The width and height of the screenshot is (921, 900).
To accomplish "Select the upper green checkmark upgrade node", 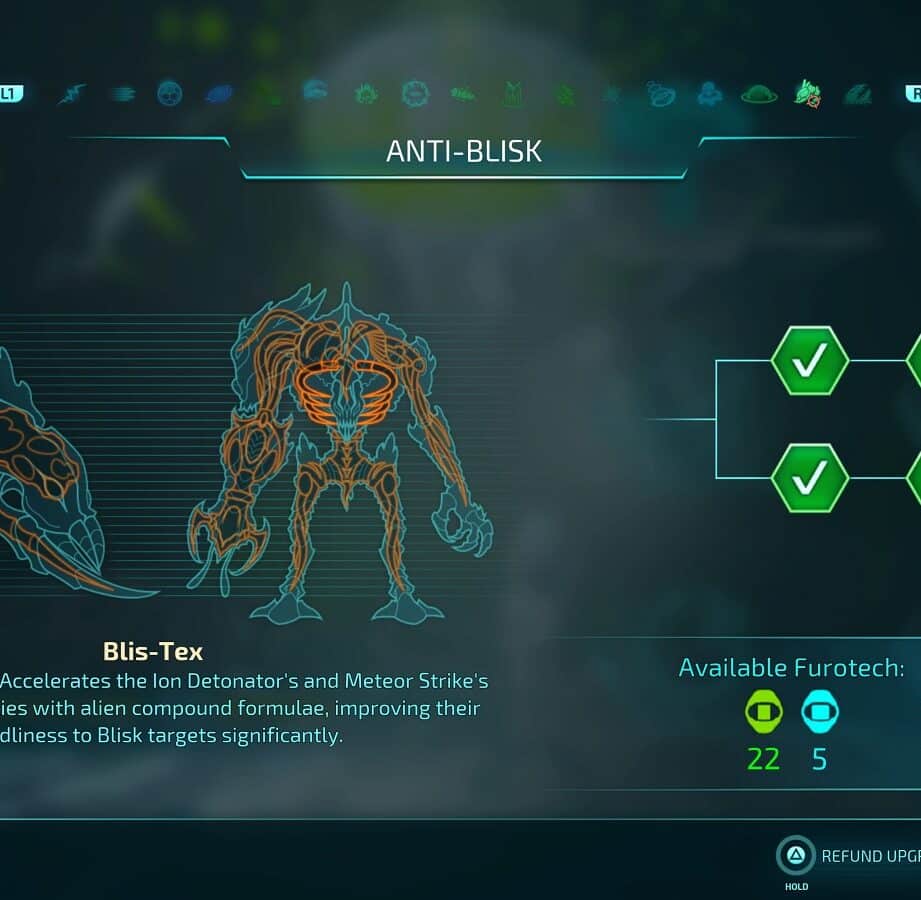I will point(810,360).
